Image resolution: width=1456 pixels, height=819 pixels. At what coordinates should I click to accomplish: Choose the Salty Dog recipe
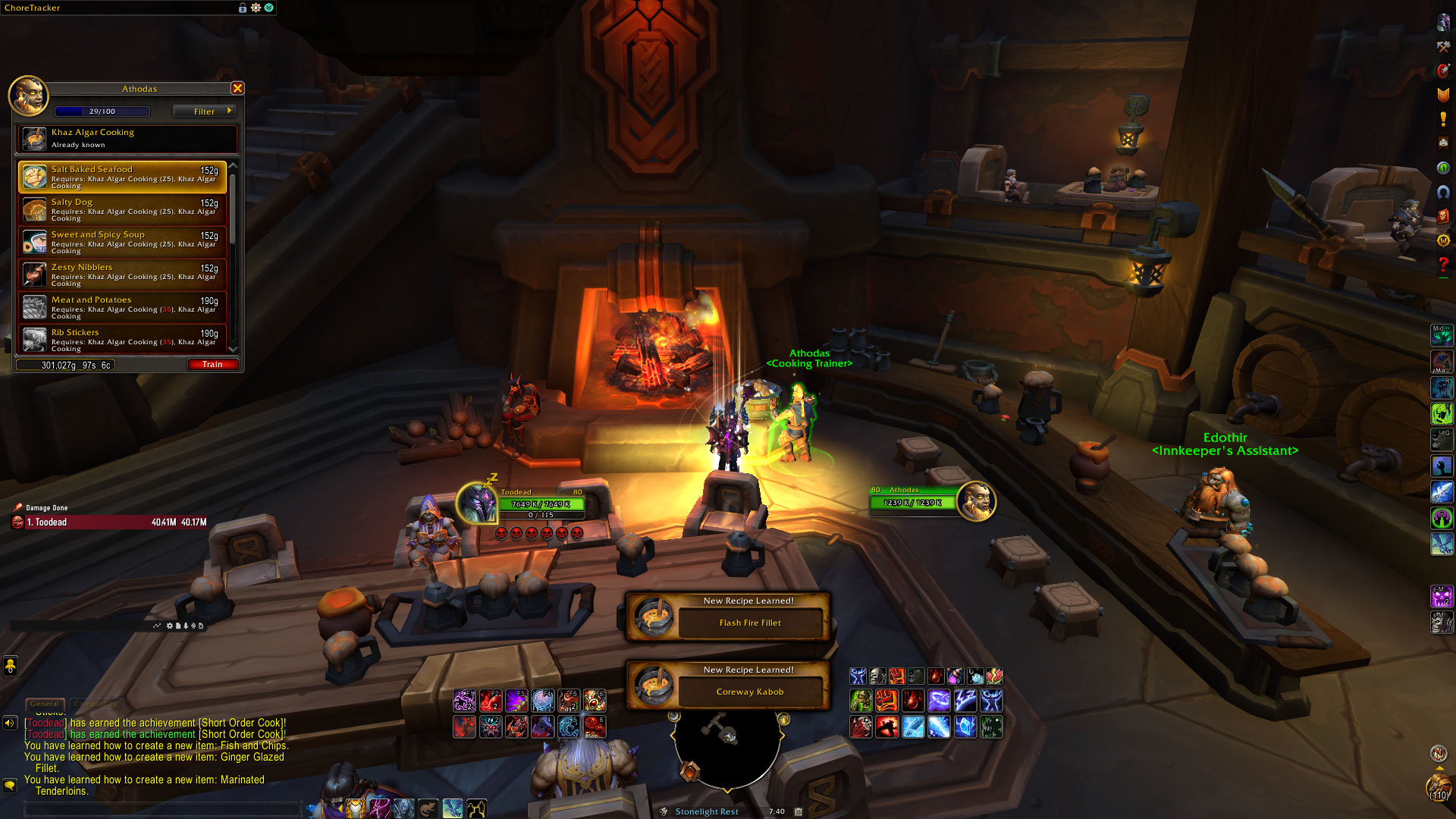(x=123, y=209)
